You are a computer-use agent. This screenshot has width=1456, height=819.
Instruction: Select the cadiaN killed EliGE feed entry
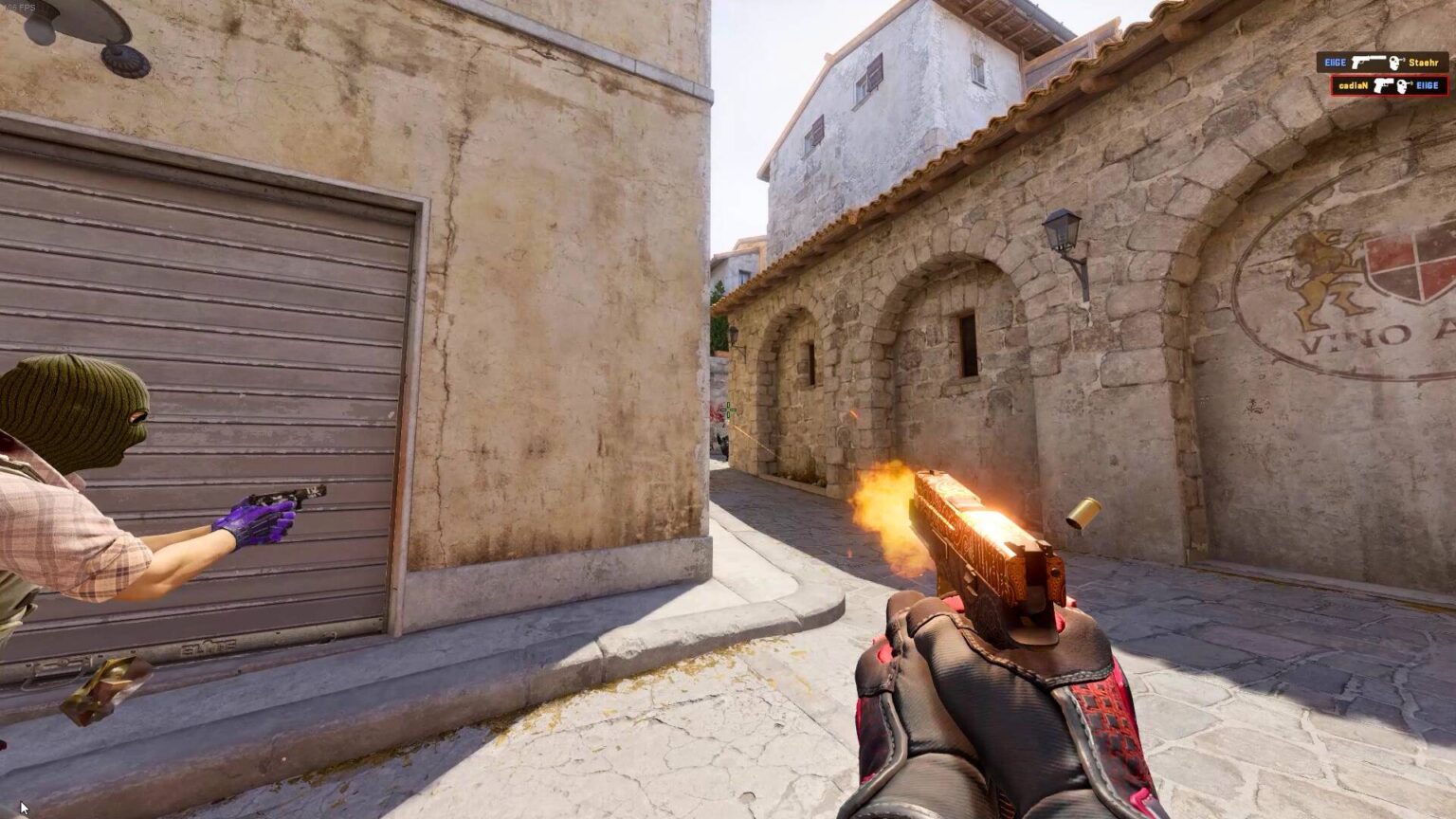[x=1388, y=85]
